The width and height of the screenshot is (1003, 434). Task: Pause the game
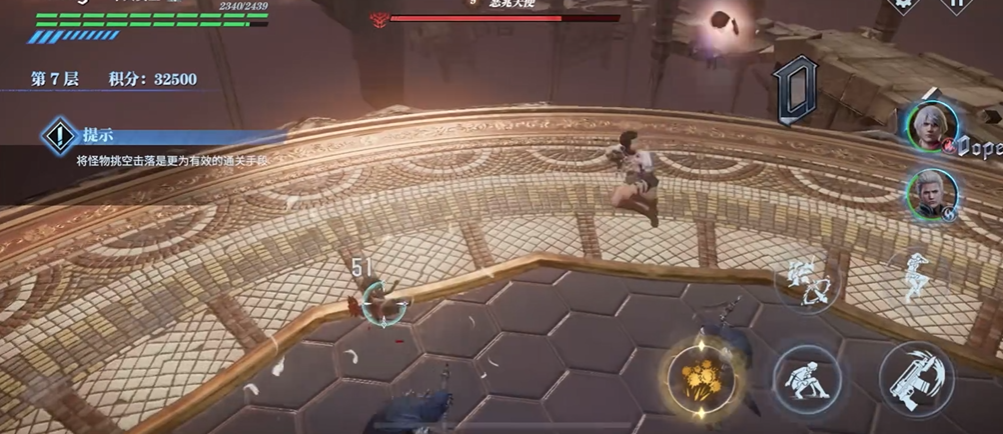(957, 5)
